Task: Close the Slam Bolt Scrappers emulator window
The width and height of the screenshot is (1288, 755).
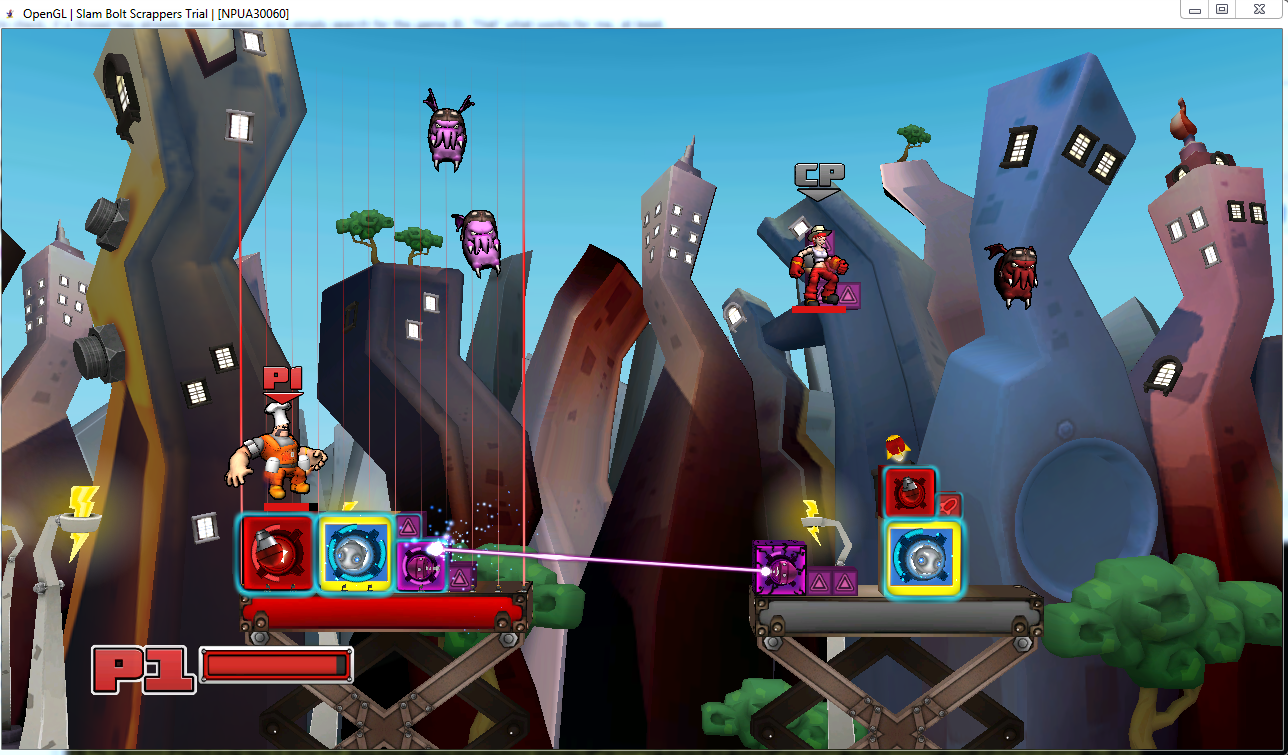Action: pos(1261,9)
